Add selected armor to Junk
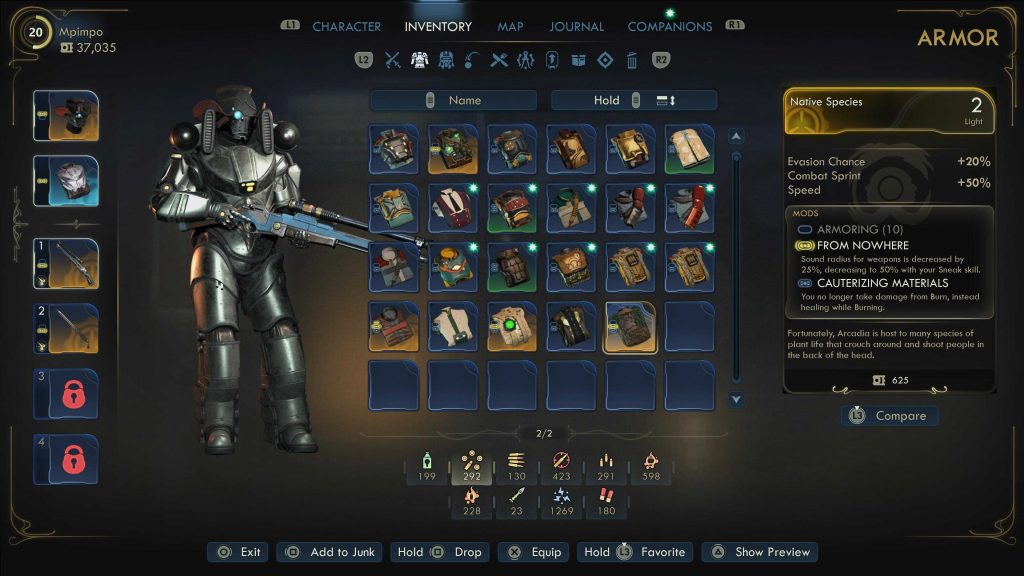Viewport: 1024px width, 576px height. (329, 552)
